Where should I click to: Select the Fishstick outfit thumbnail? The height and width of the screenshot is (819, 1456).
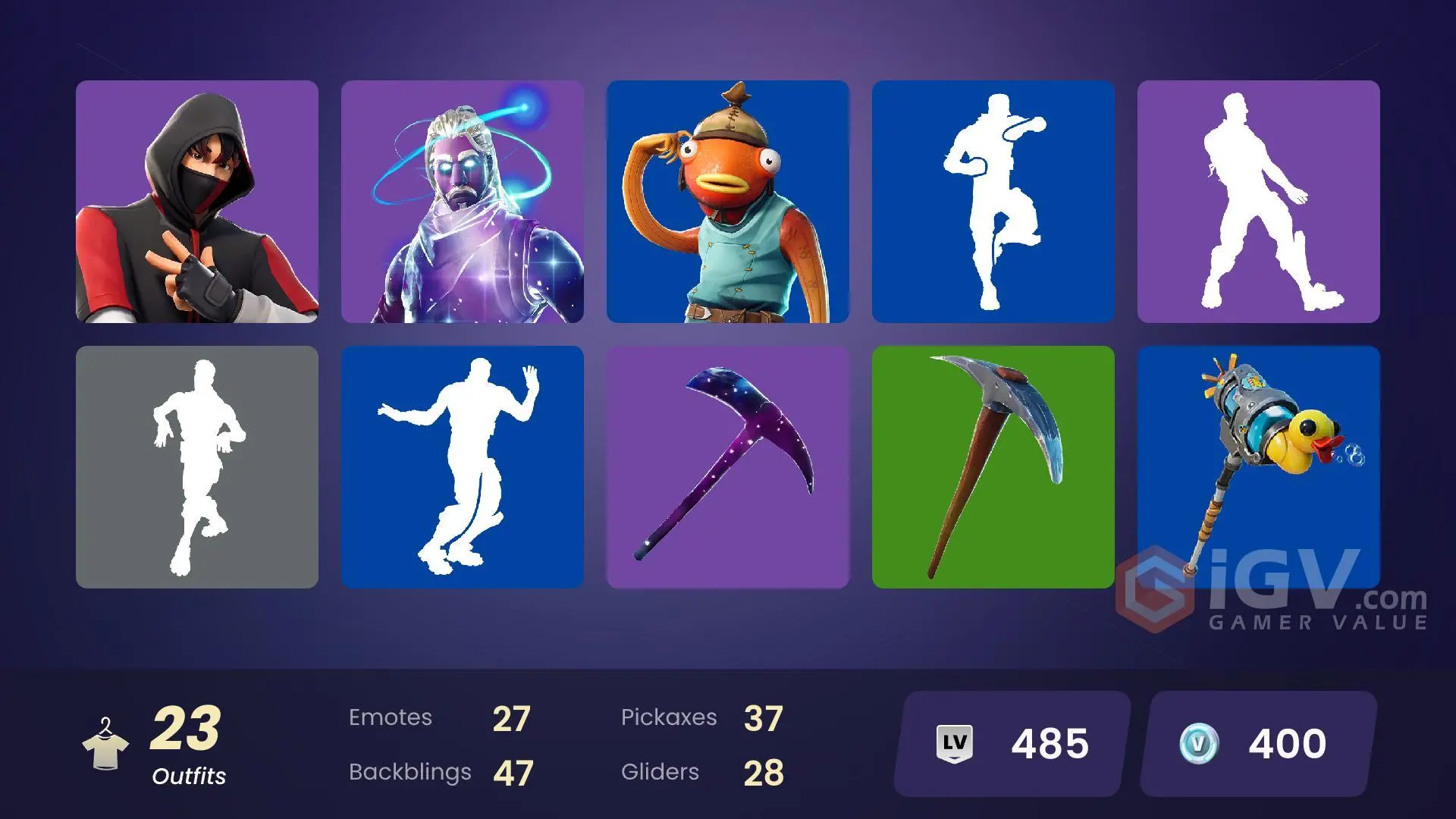click(x=728, y=201)
